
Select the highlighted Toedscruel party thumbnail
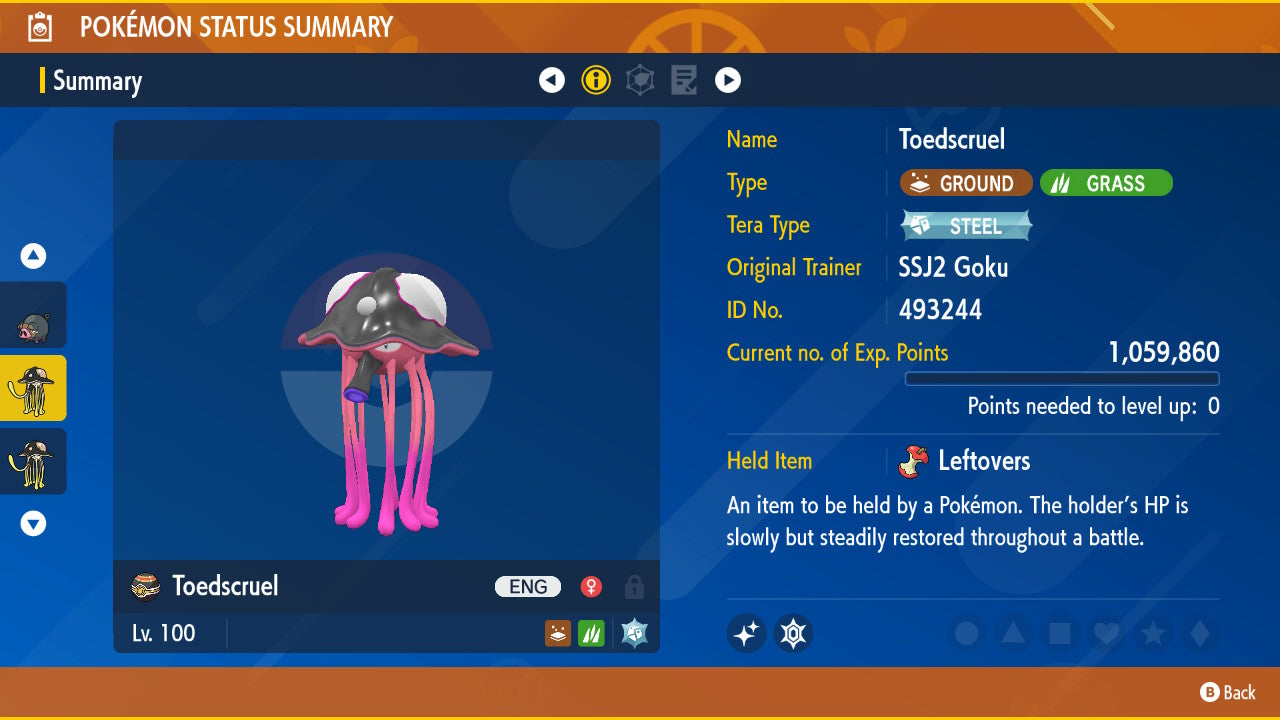click(x=34, y=388)
